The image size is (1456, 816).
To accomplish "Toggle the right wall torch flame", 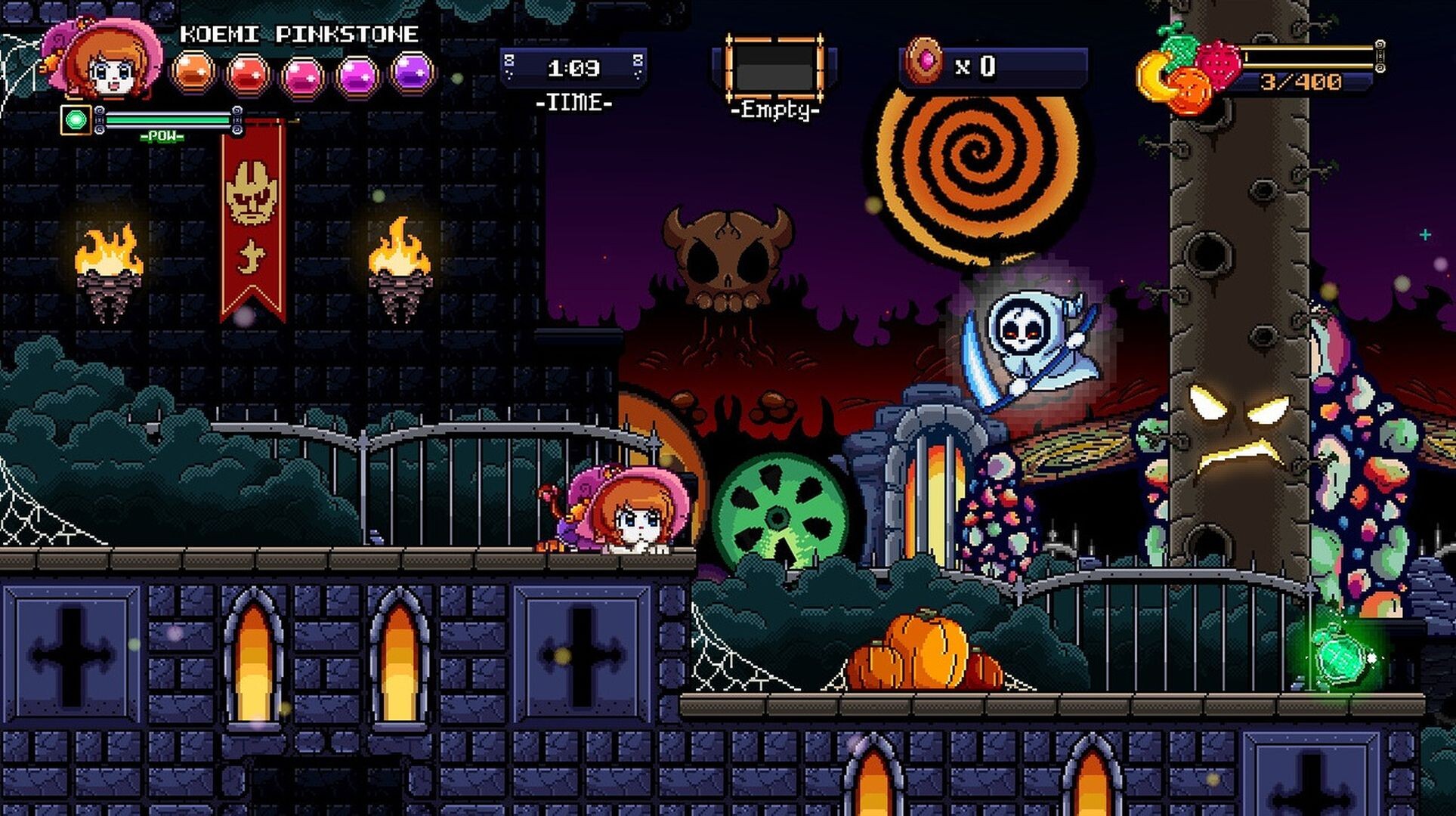I will (399, 246).
